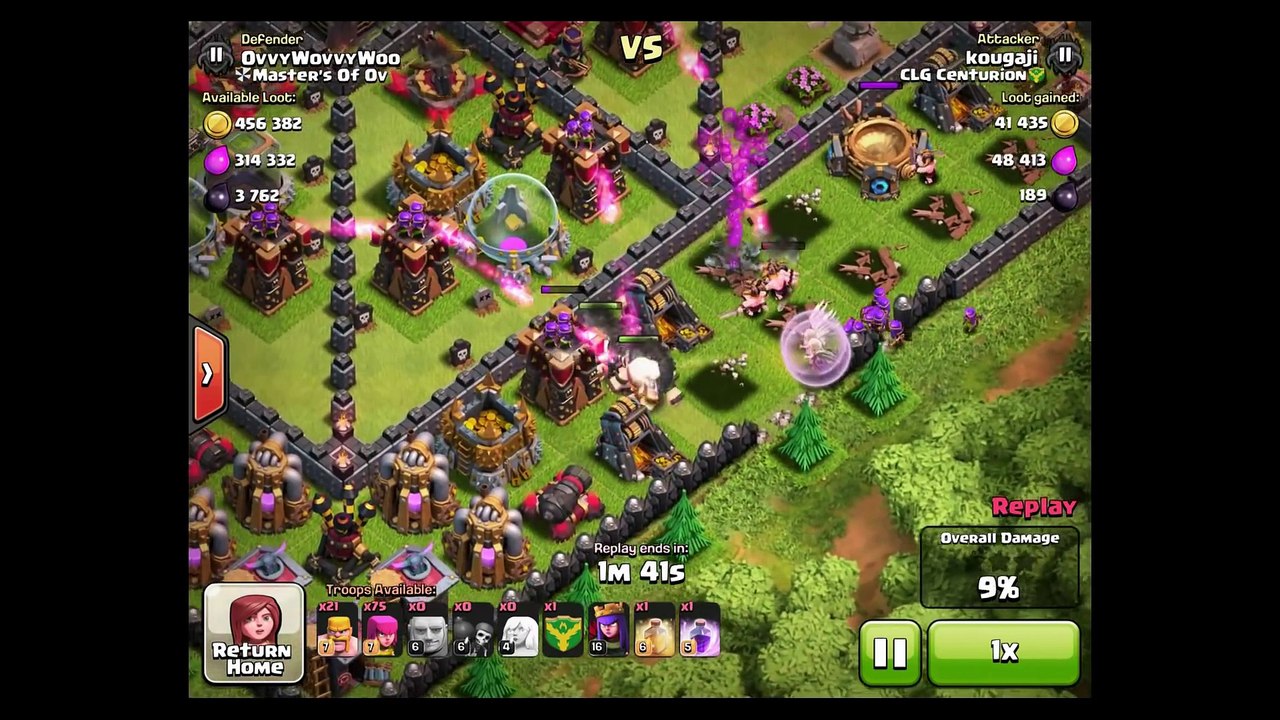This screenshot has height=720, width=1280.
Task: Select the yellow Healing spell slot
Action: click(654, 630)
